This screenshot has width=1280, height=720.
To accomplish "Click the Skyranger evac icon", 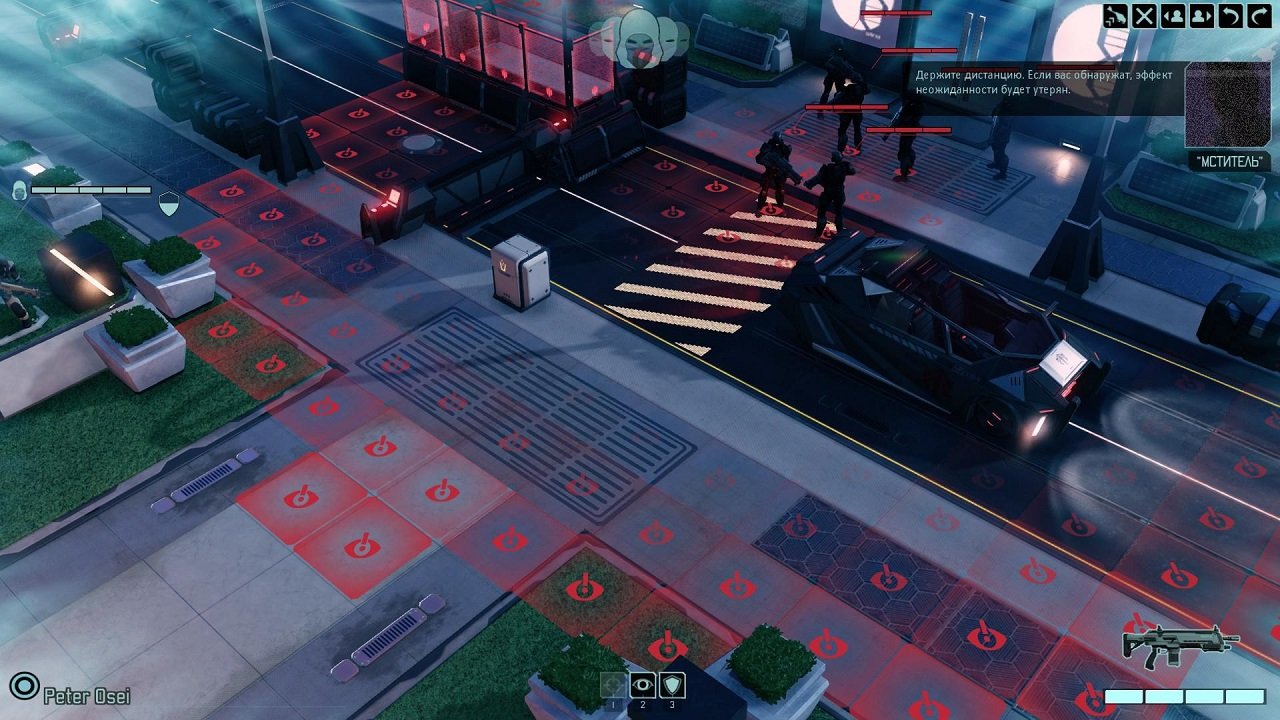I will click(1115, 15).
